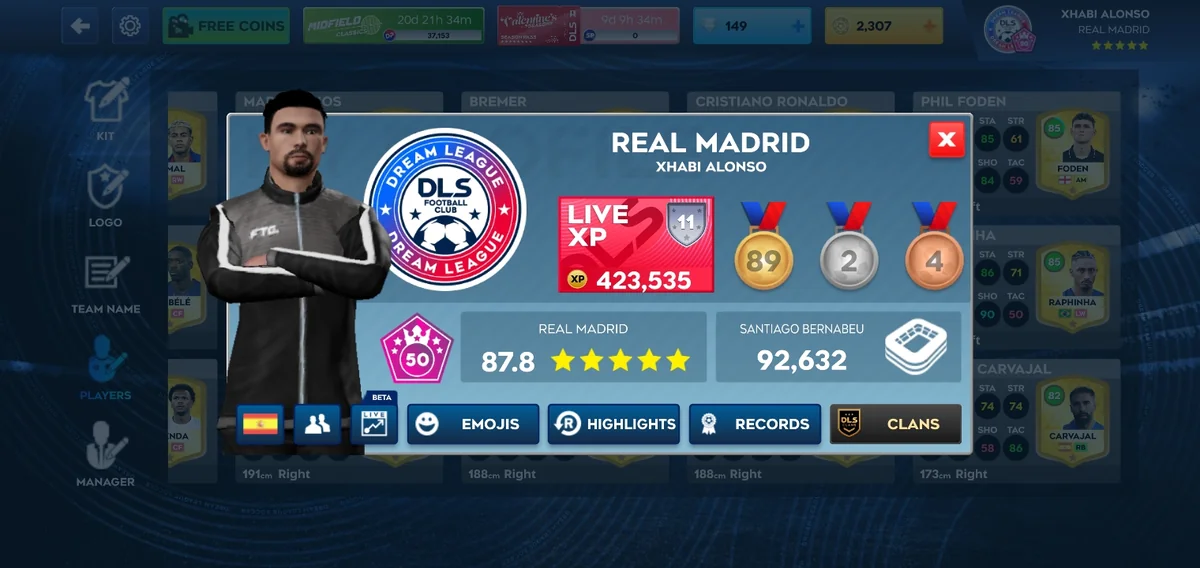Open the Kit customization menu
Image resolution: width=1200 pixels, height=568 pixels.
click(105, 110)
